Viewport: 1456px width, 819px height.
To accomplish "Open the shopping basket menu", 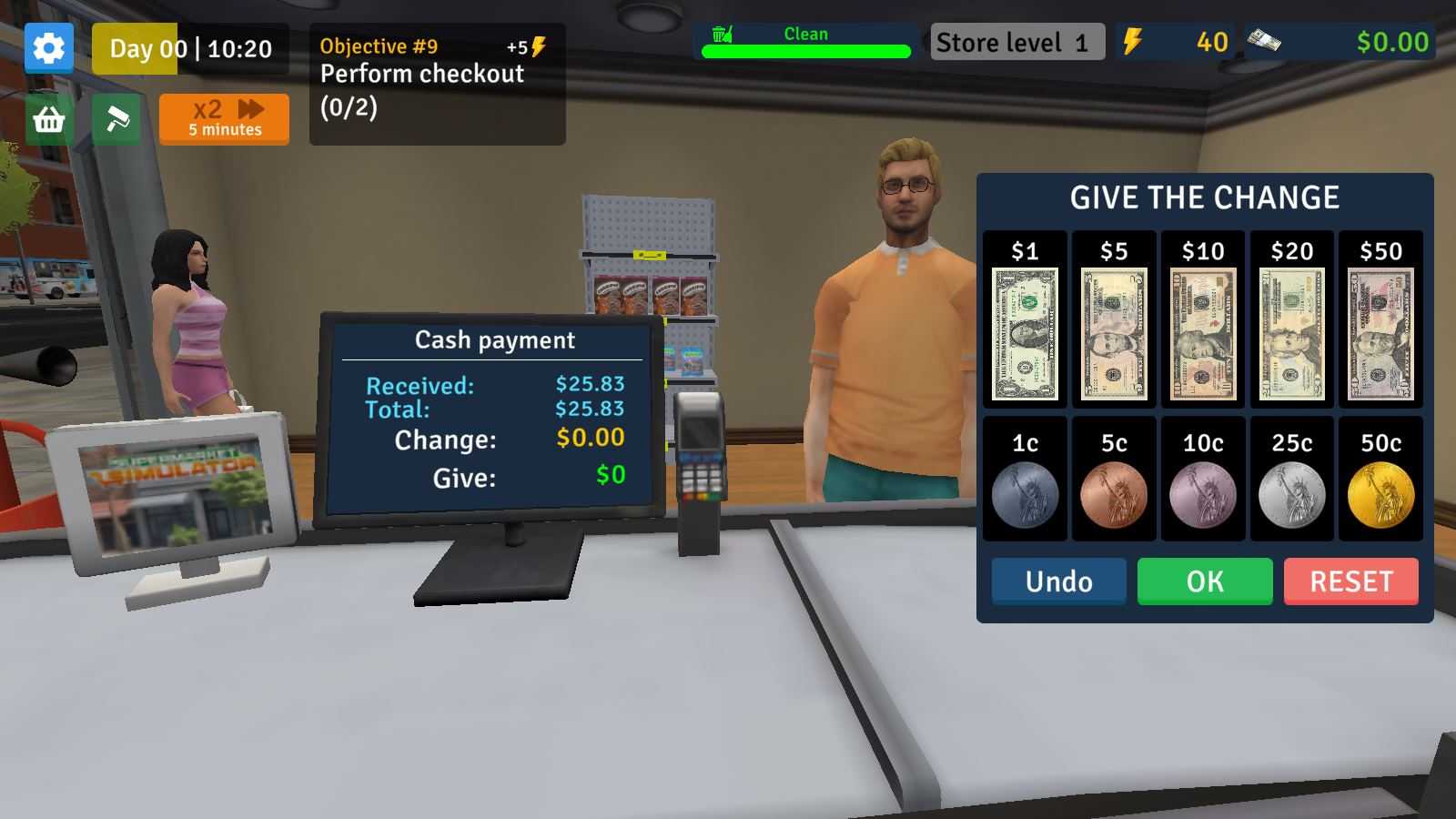I will [49, 119].
